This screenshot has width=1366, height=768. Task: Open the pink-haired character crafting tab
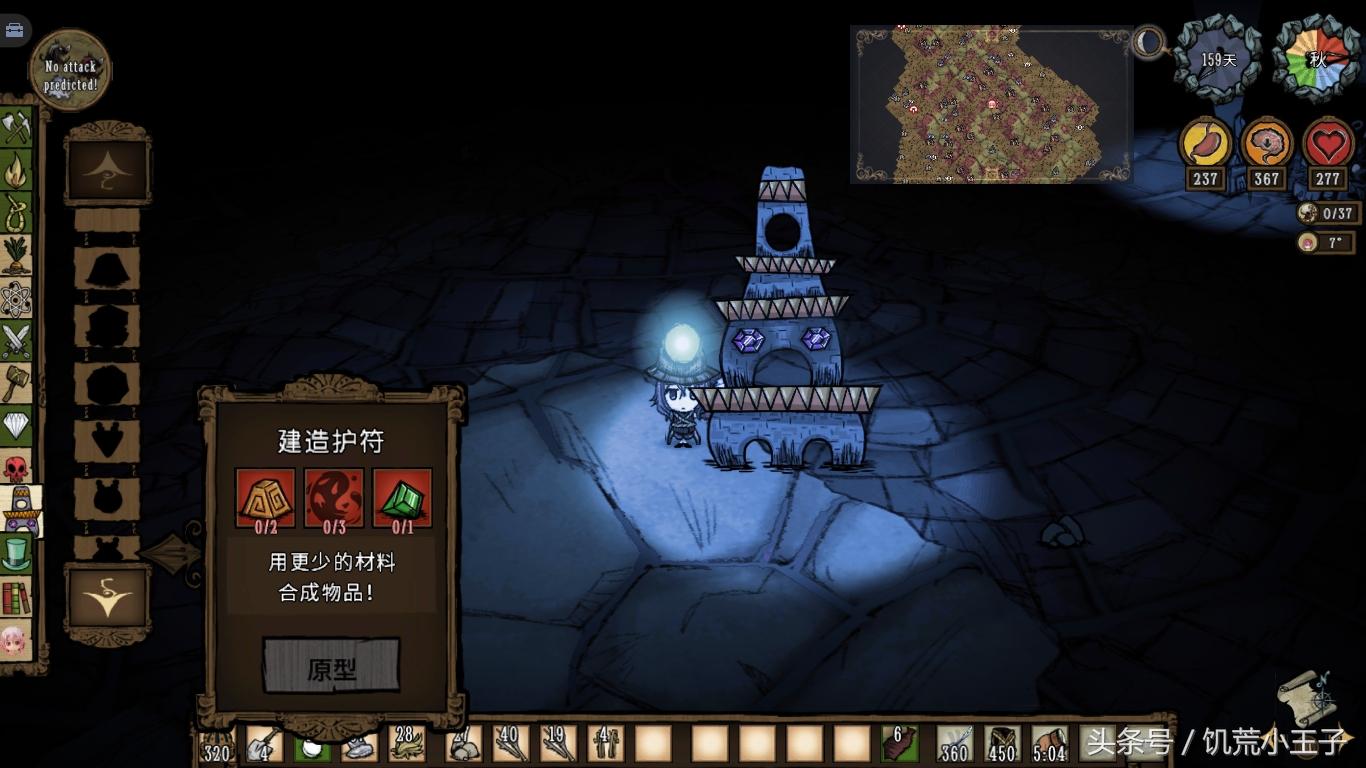click(x=16, y=640)
